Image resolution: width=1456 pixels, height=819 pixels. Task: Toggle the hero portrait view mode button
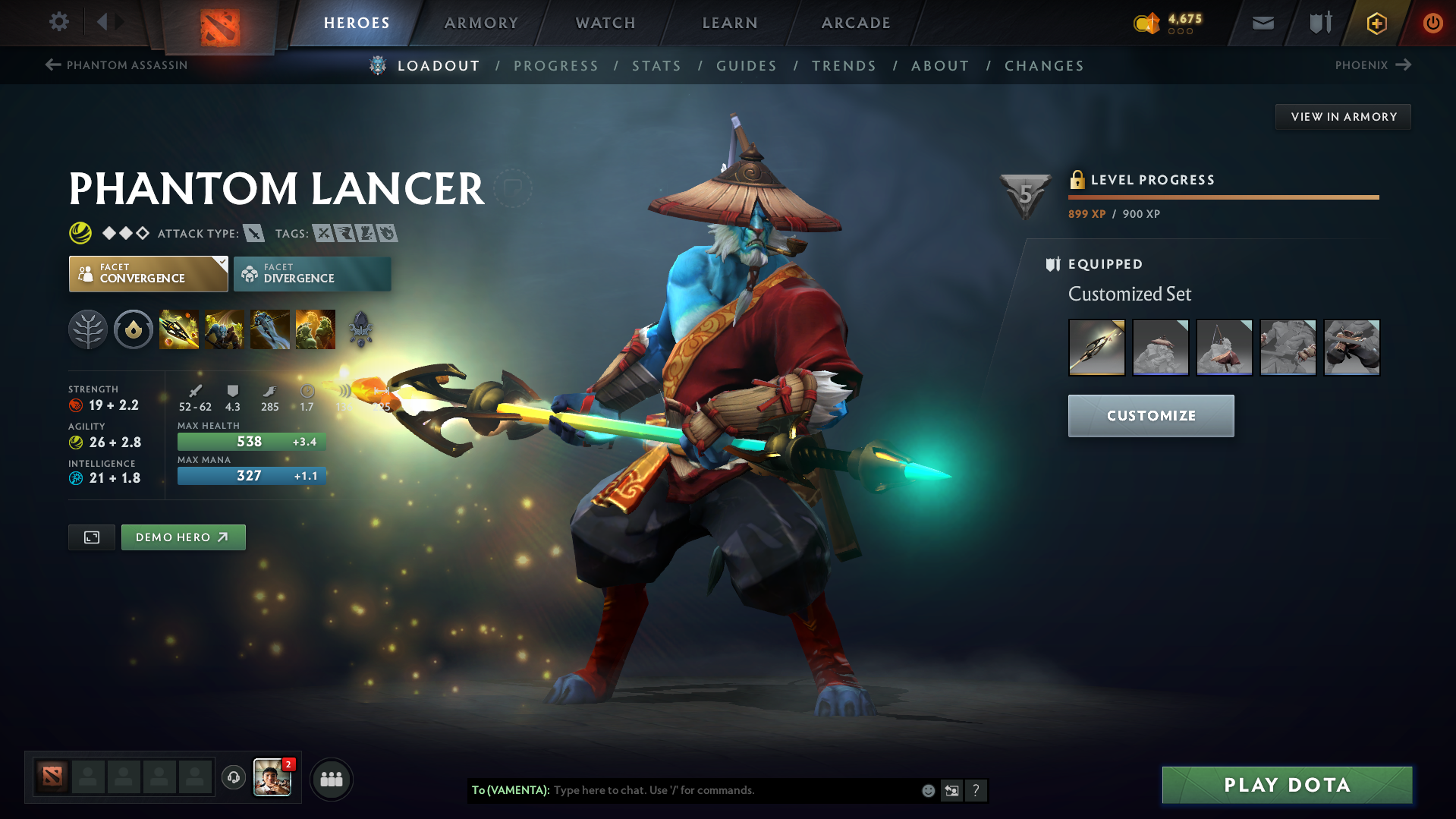click(91, 537)
